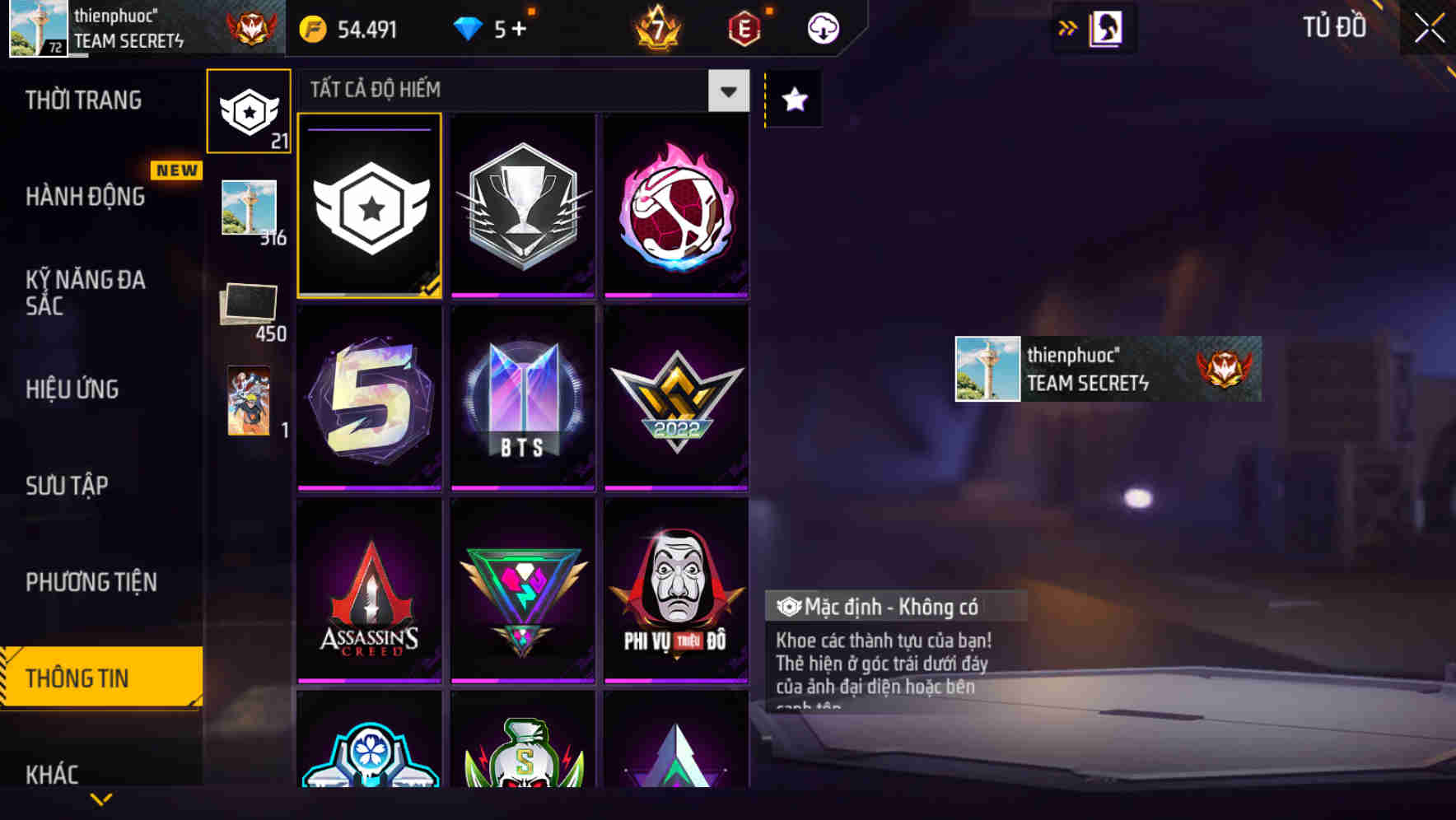This screenshot has width=1456, height=820.
Task: Open the photo frame category showing 450 items
Action: (x=249, y=305)
